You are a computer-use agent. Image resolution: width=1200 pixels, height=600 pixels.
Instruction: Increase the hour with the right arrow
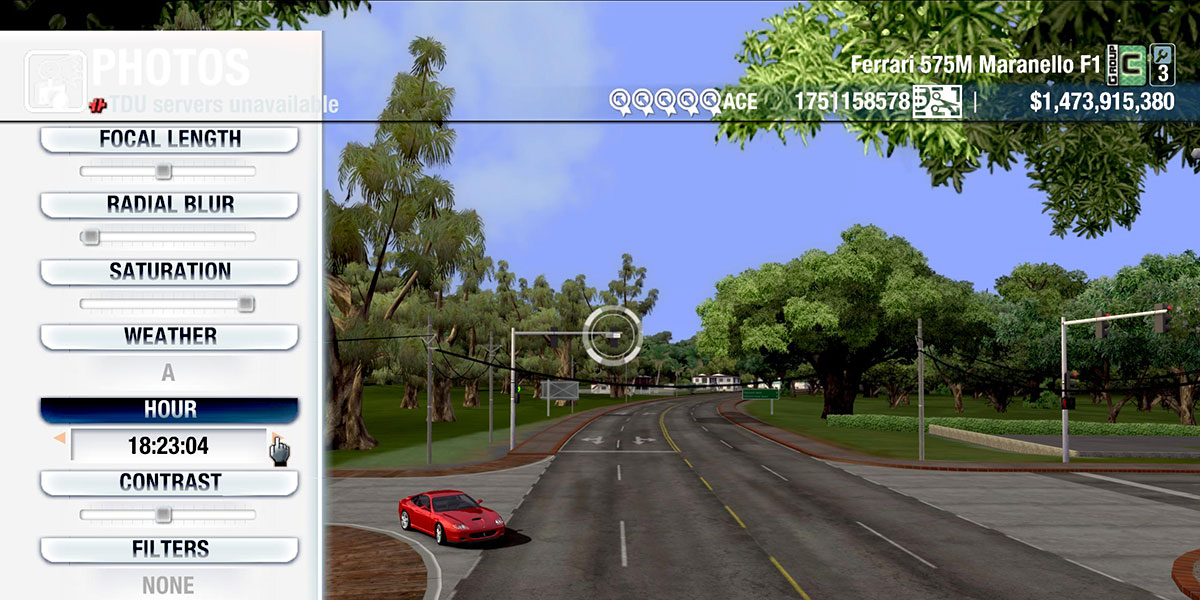tap(275, 438)
